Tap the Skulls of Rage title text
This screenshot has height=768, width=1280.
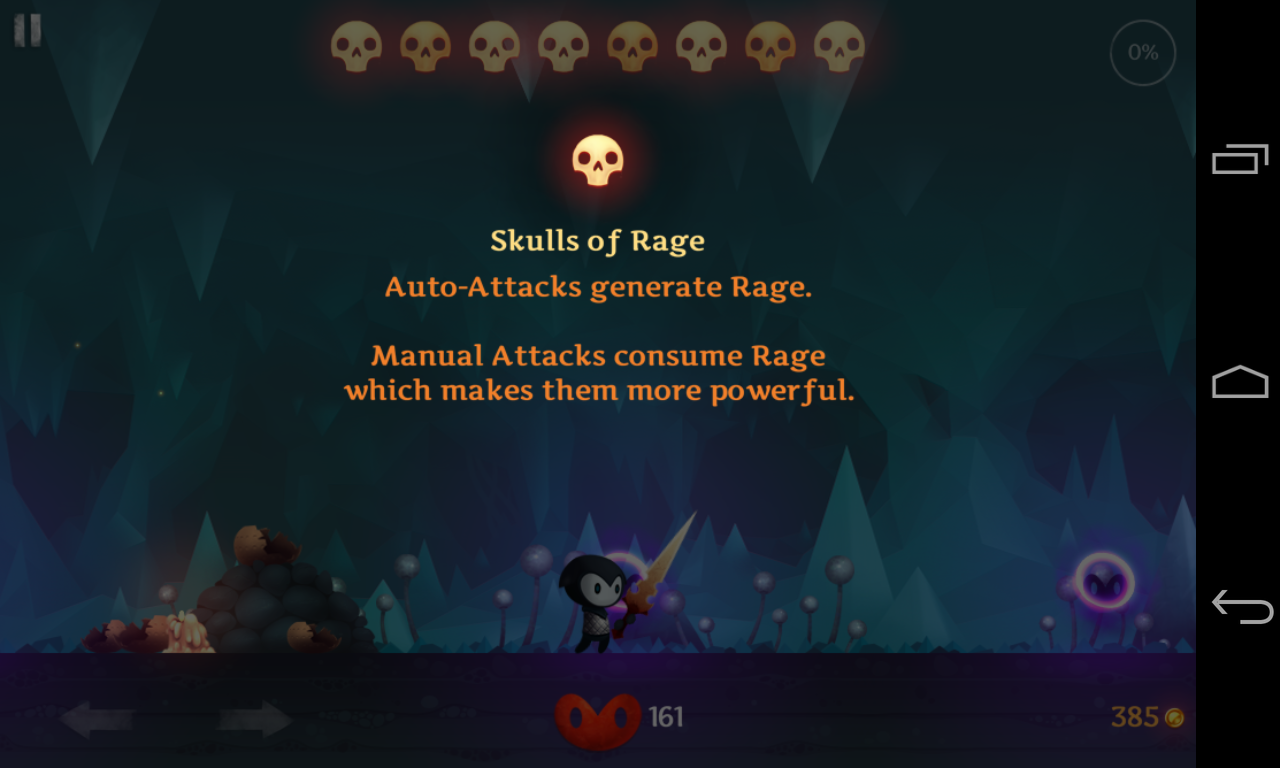pyautogui.click(x=597, y=240)
